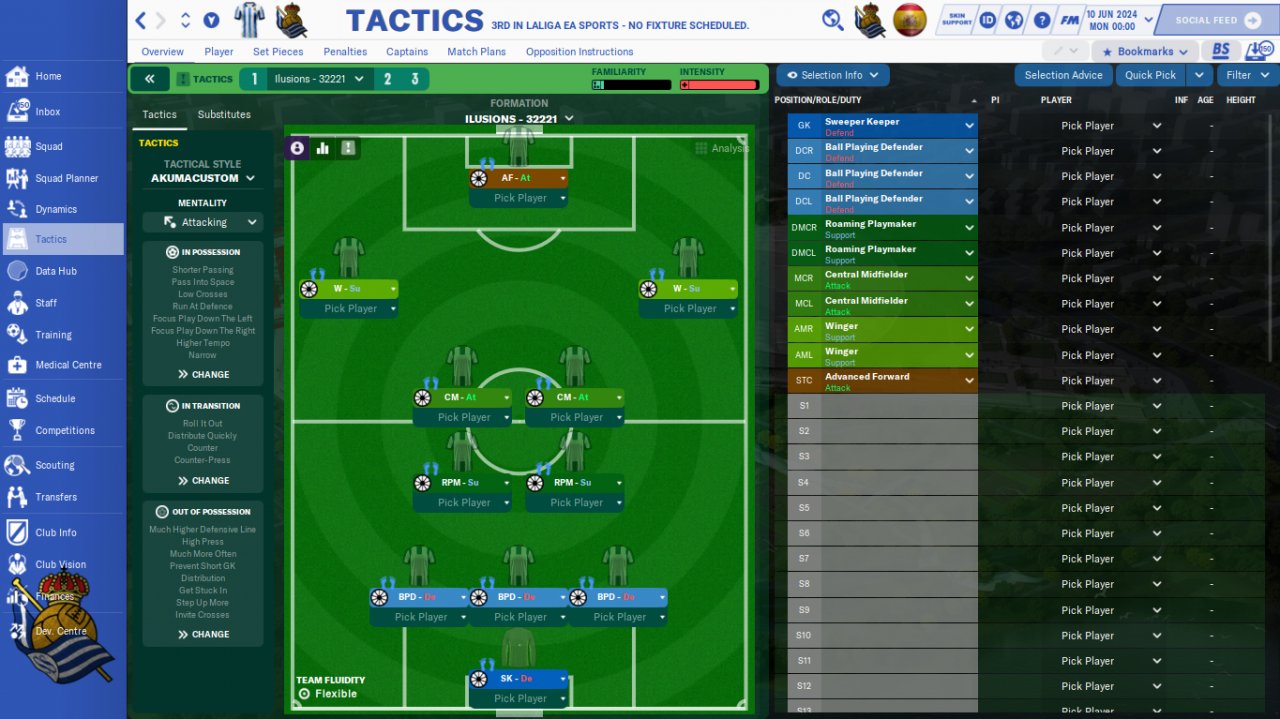This screenshot has width=1280, height=719.
Task: Switch to the Set Pieces tab
Action: 278,52
